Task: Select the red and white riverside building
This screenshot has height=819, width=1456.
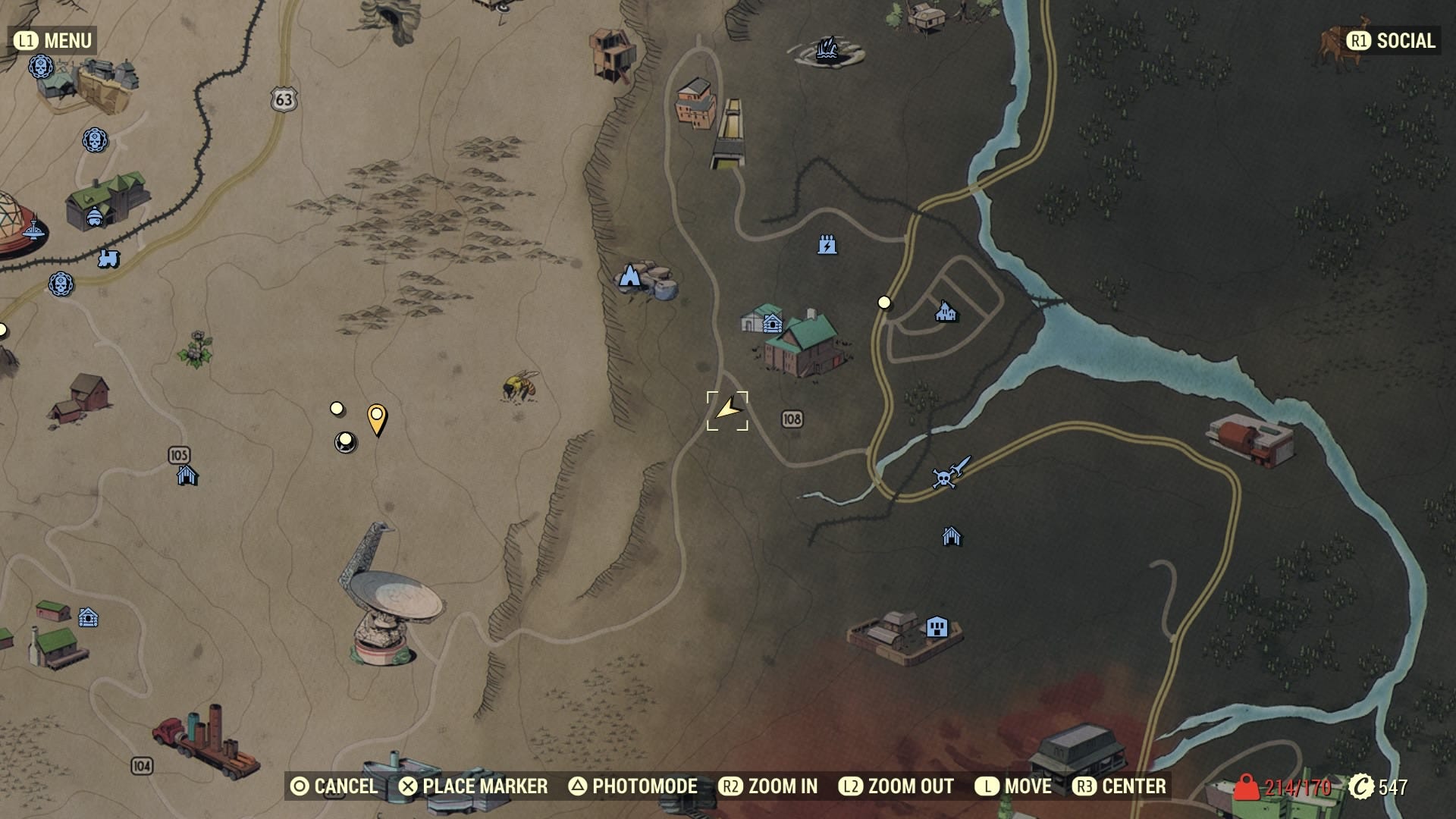Action: pyautogui.click(x=1252, y=439)
